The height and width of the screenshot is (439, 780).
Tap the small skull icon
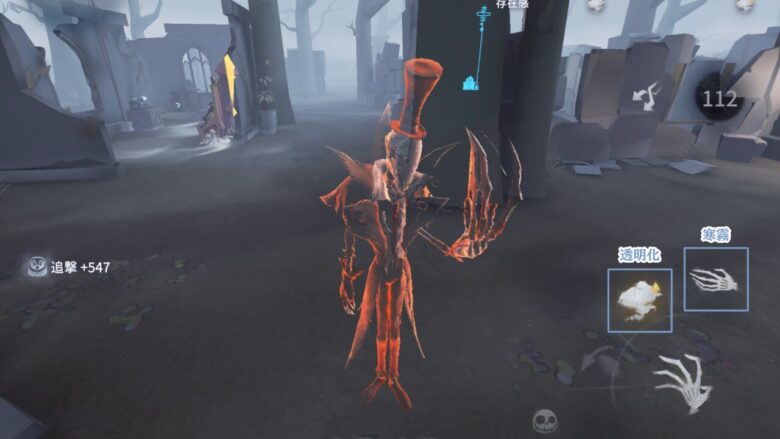point(544,420)
